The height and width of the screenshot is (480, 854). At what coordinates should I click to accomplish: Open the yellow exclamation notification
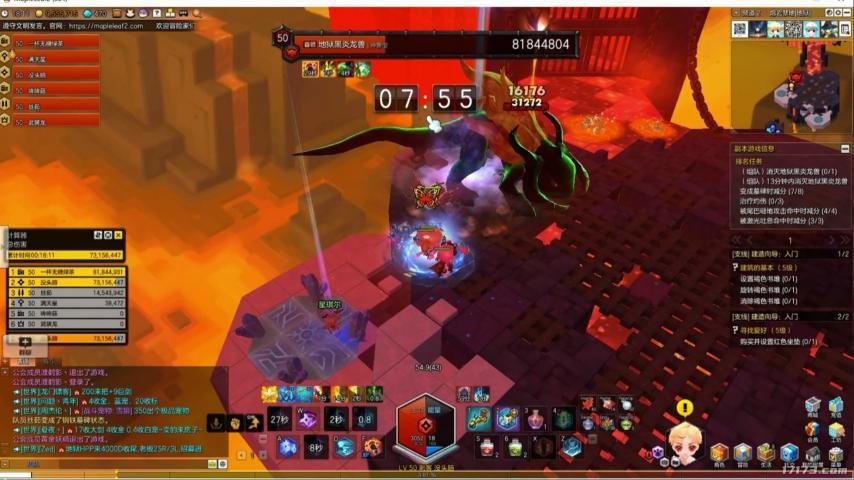point(684,408)
